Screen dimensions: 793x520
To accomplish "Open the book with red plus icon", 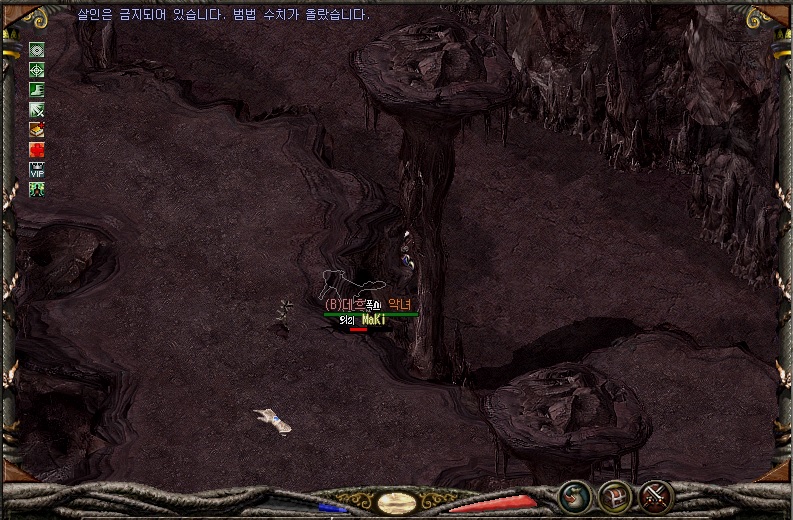I will (x=37, y=130).
